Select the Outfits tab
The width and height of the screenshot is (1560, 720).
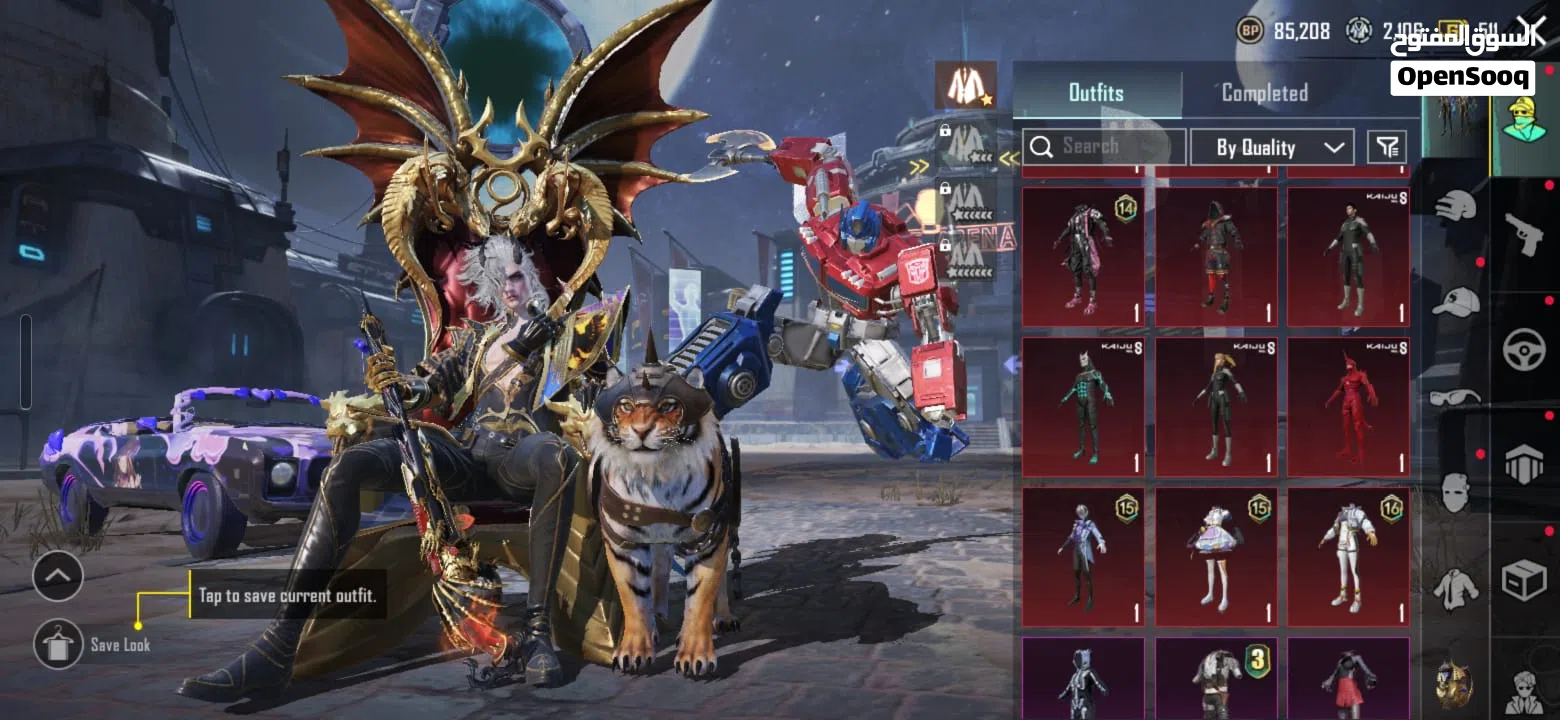1096,93
